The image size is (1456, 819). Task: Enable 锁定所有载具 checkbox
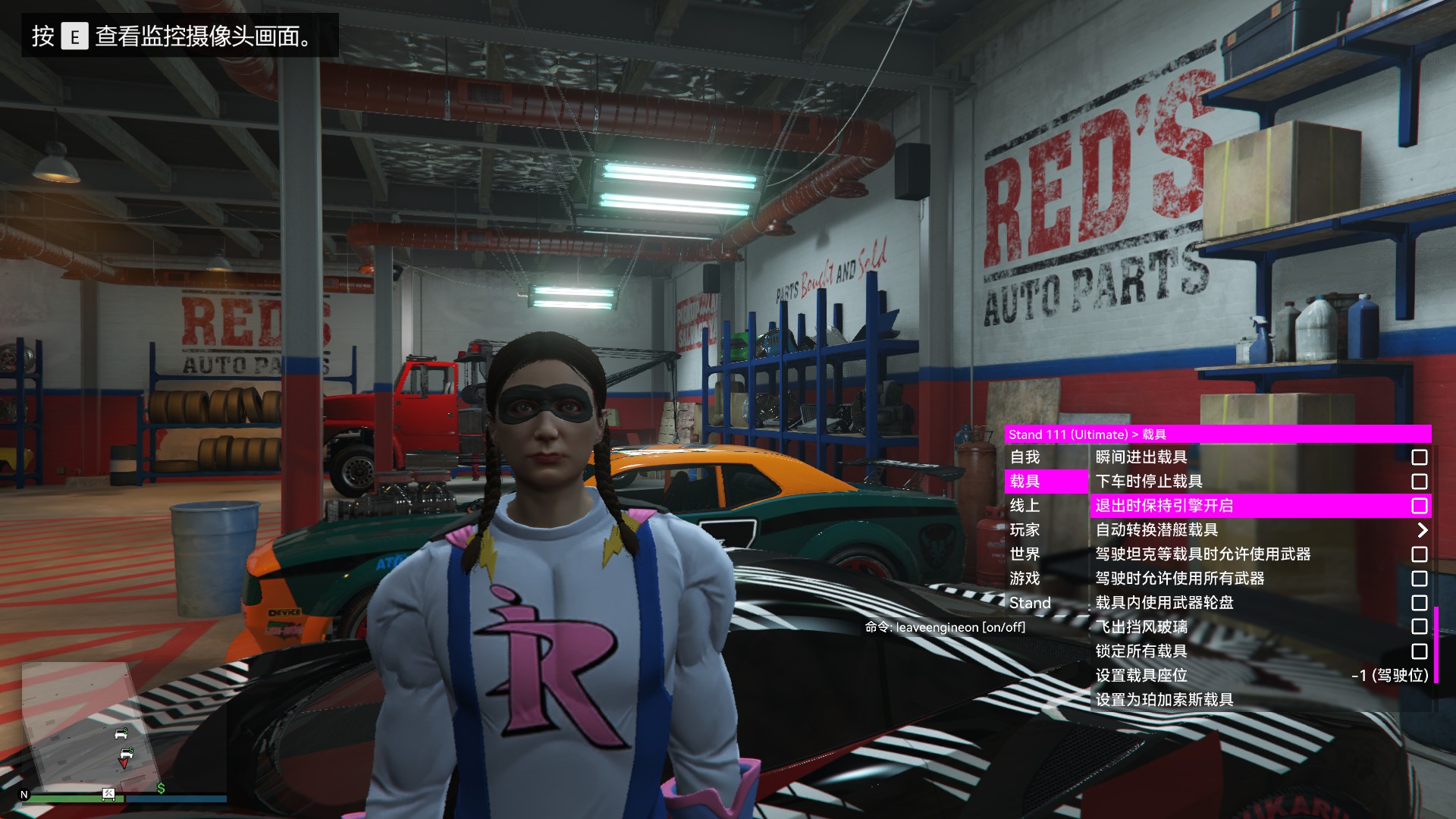(1419, 651)
